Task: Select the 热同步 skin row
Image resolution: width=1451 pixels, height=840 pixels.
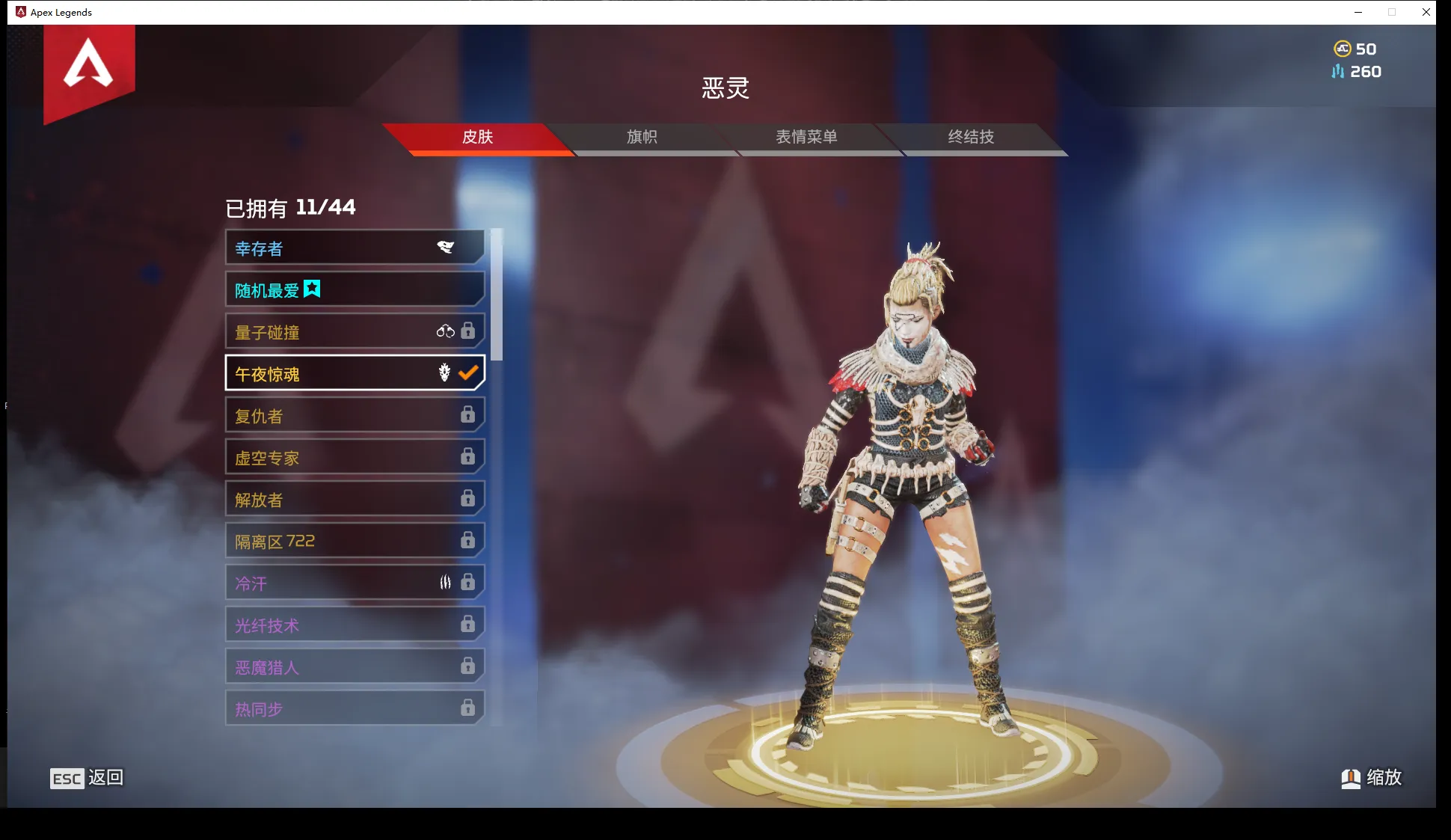Action: click(x=355, y=708)
